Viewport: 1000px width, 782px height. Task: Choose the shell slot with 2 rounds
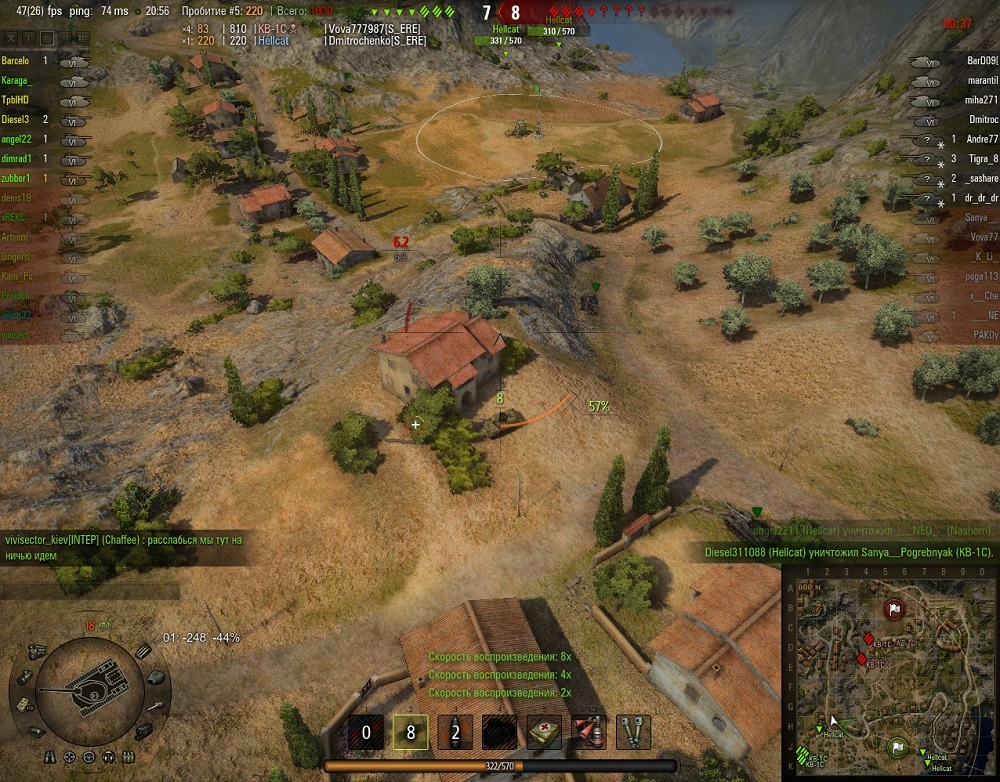click(455, 732)
